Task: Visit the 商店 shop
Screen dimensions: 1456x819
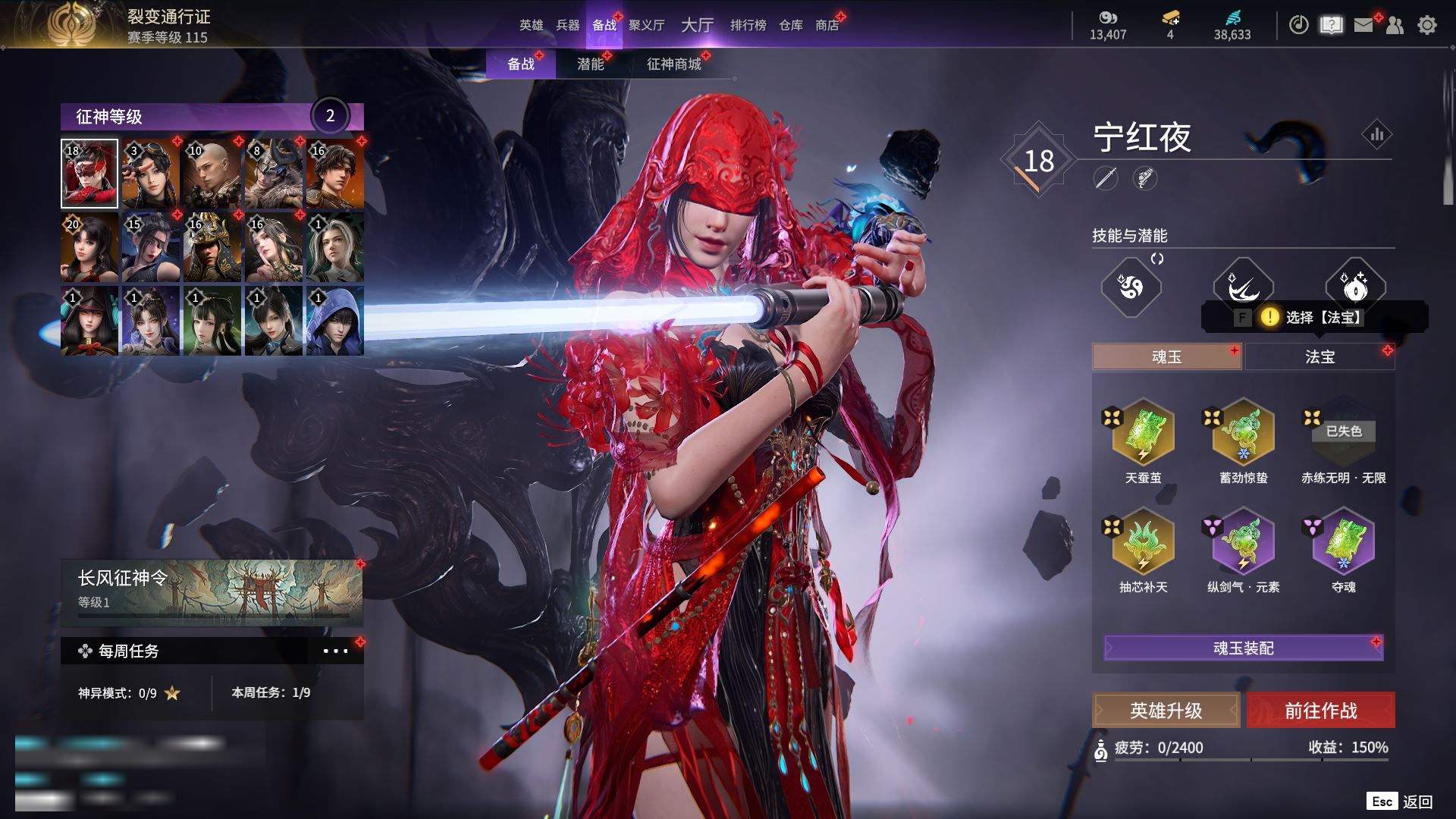Action: click(x=827, y=25)
